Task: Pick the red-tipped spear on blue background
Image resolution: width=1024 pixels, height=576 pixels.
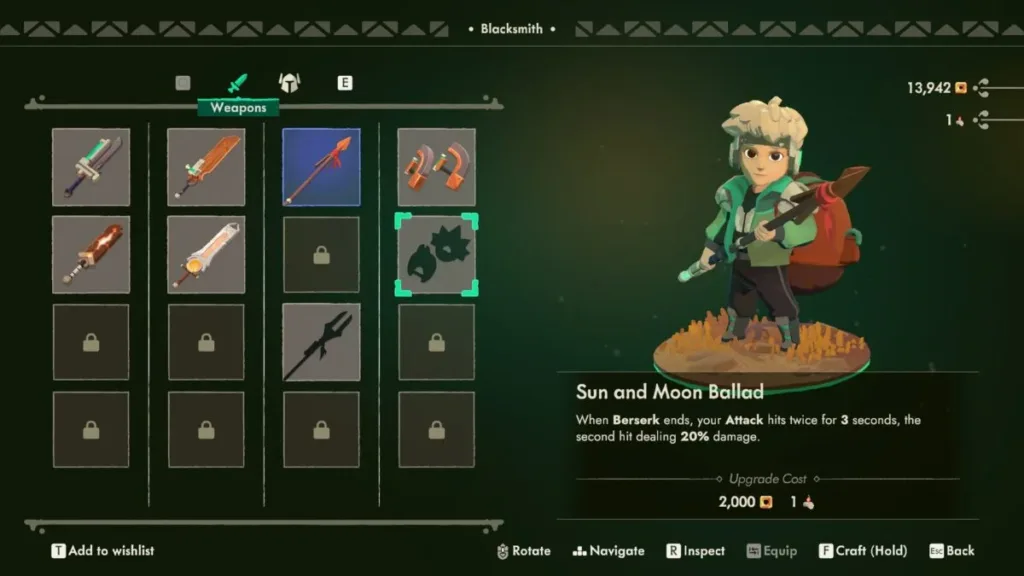Action: (x=321, y=167)
